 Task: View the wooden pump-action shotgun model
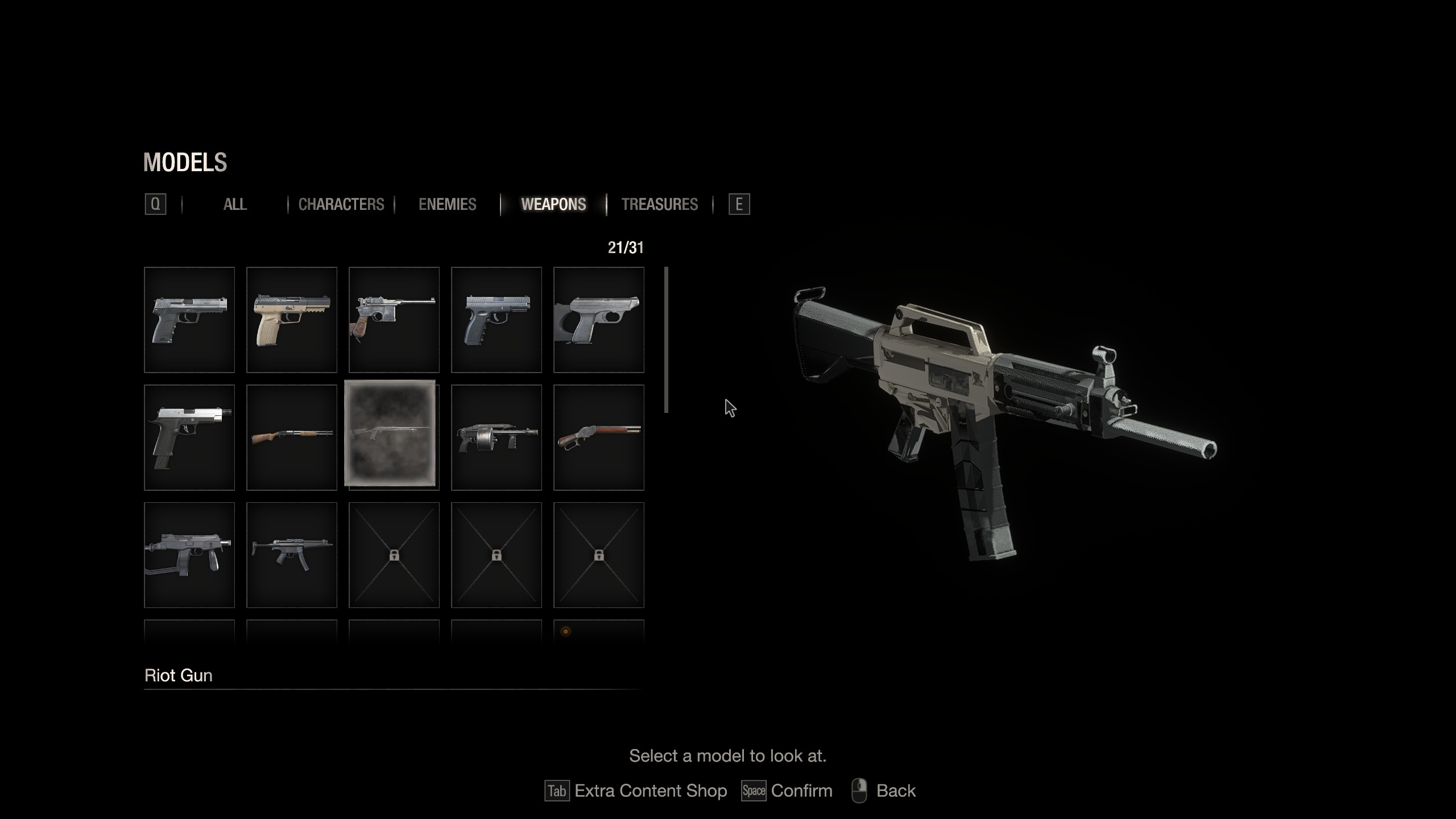292,437
